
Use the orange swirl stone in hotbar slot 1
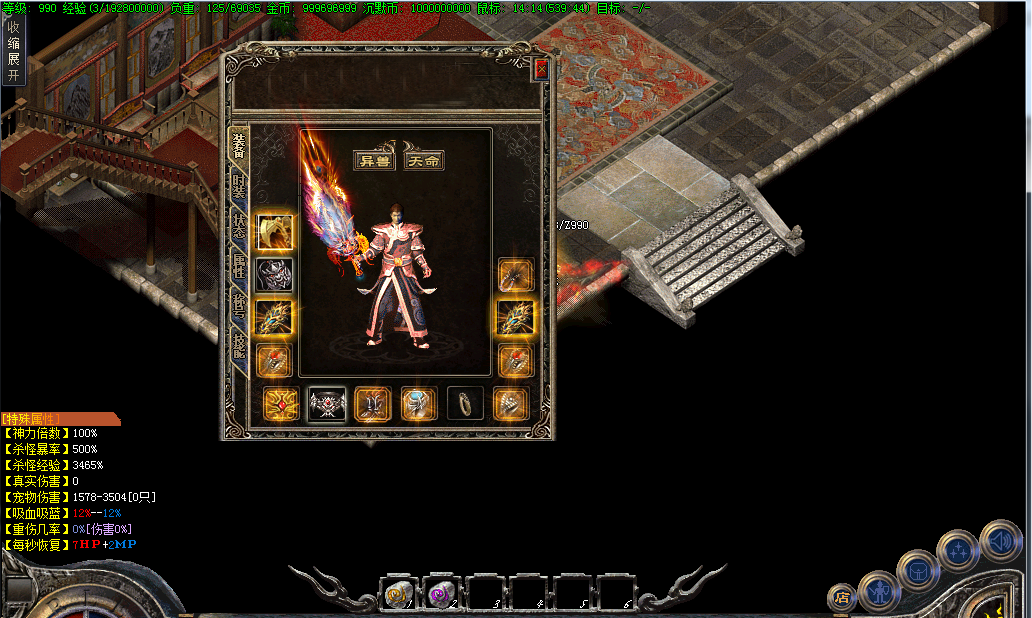pos(398,594)
